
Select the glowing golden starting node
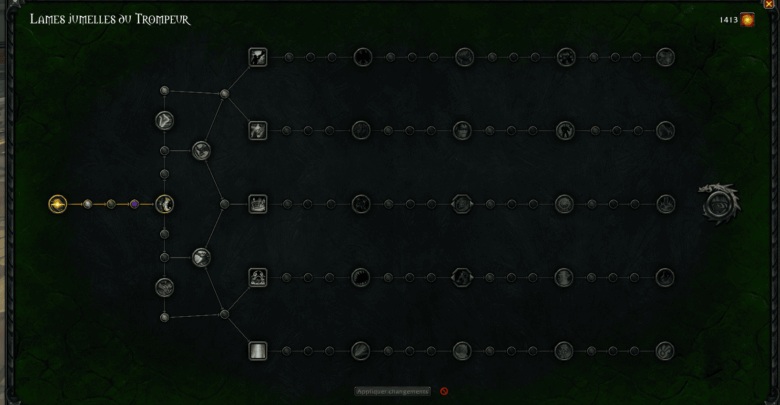(58, 204)
